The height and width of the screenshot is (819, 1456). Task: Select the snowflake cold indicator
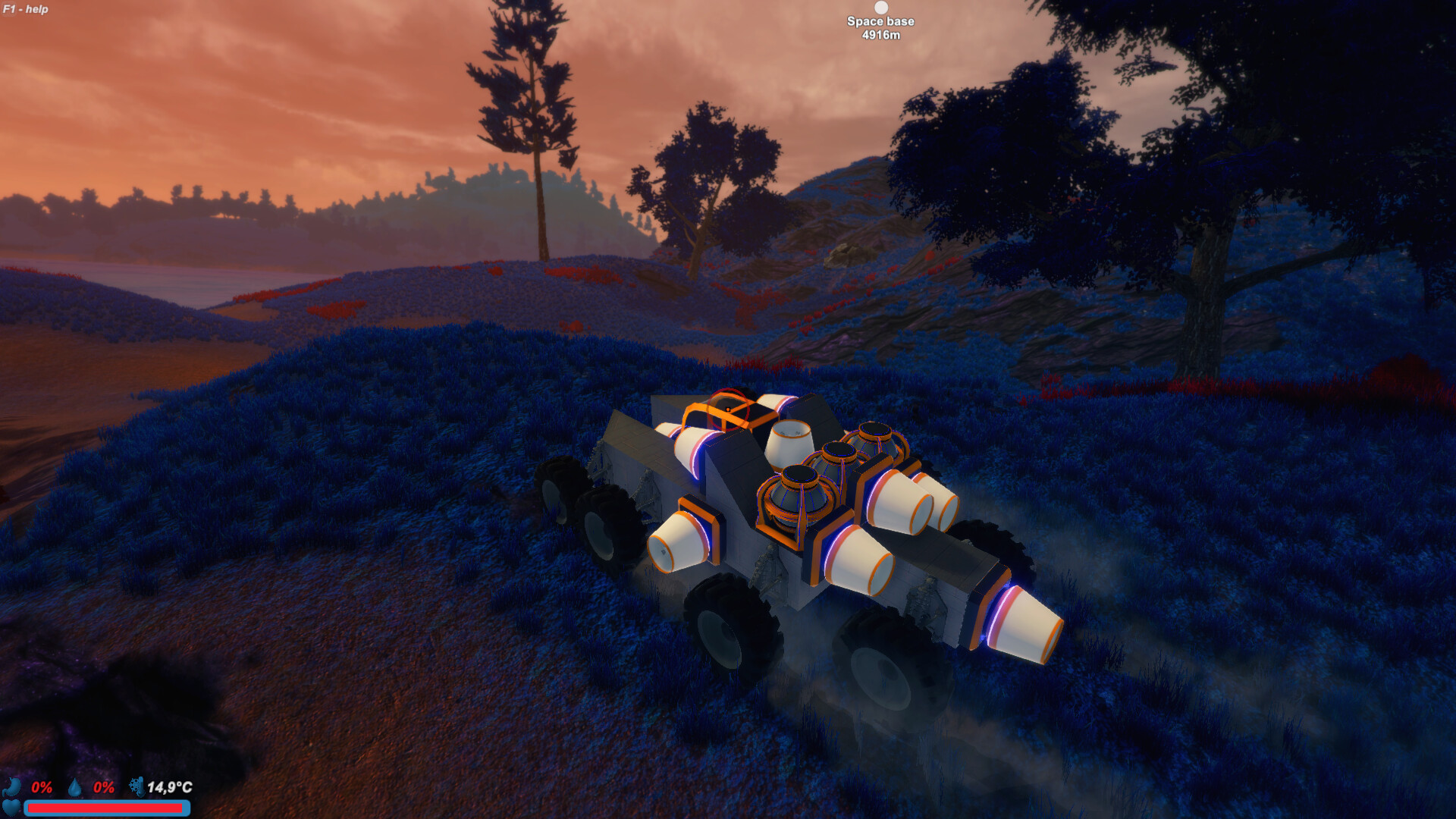click(135, 786)
